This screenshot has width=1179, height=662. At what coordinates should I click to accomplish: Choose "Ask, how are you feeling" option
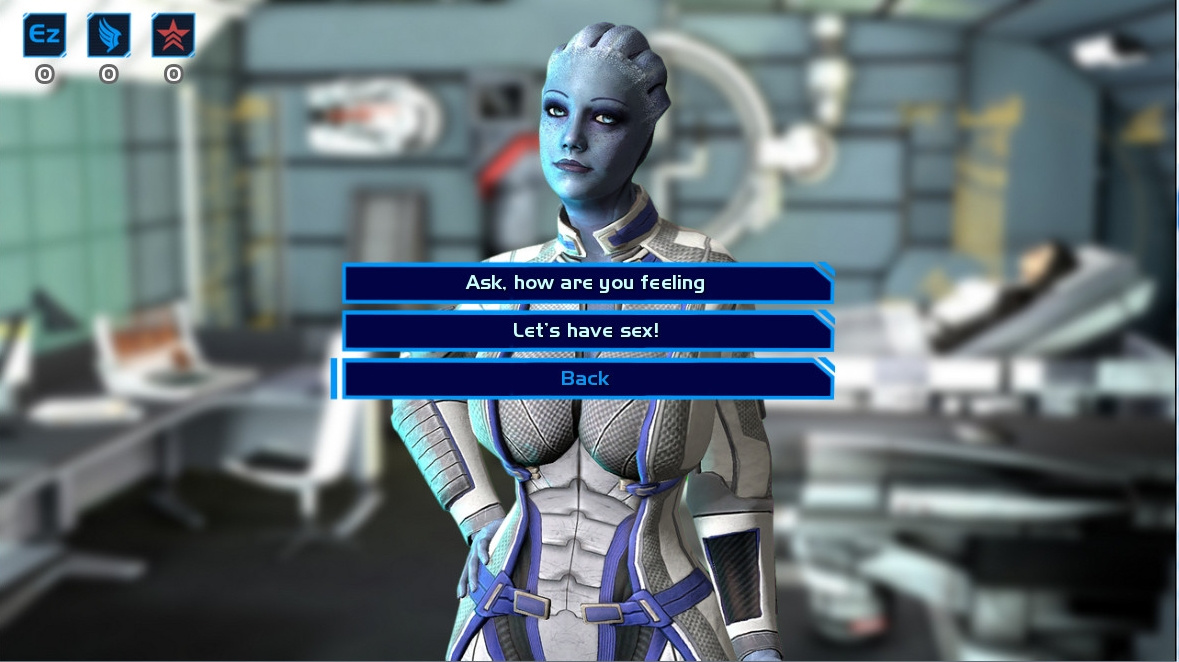click(x=587, y=283)
